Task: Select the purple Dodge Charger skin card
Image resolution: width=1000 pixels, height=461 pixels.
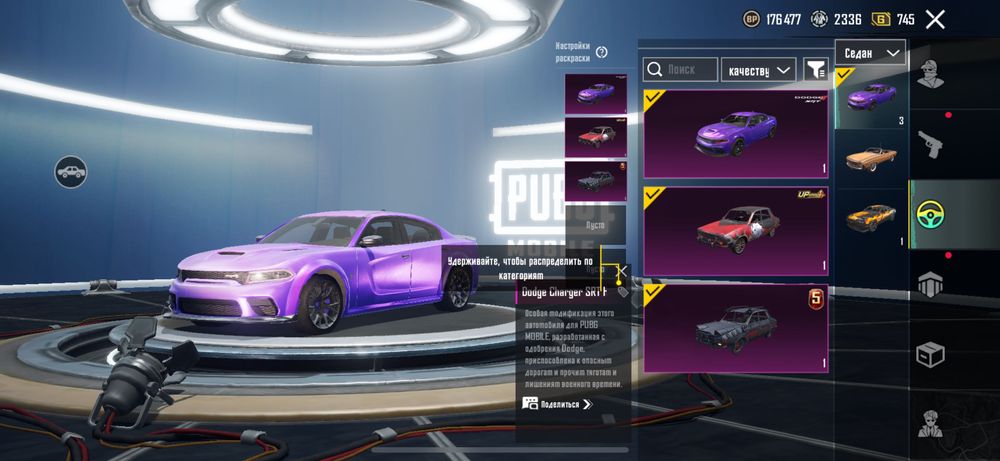Action: pos(736,134)
